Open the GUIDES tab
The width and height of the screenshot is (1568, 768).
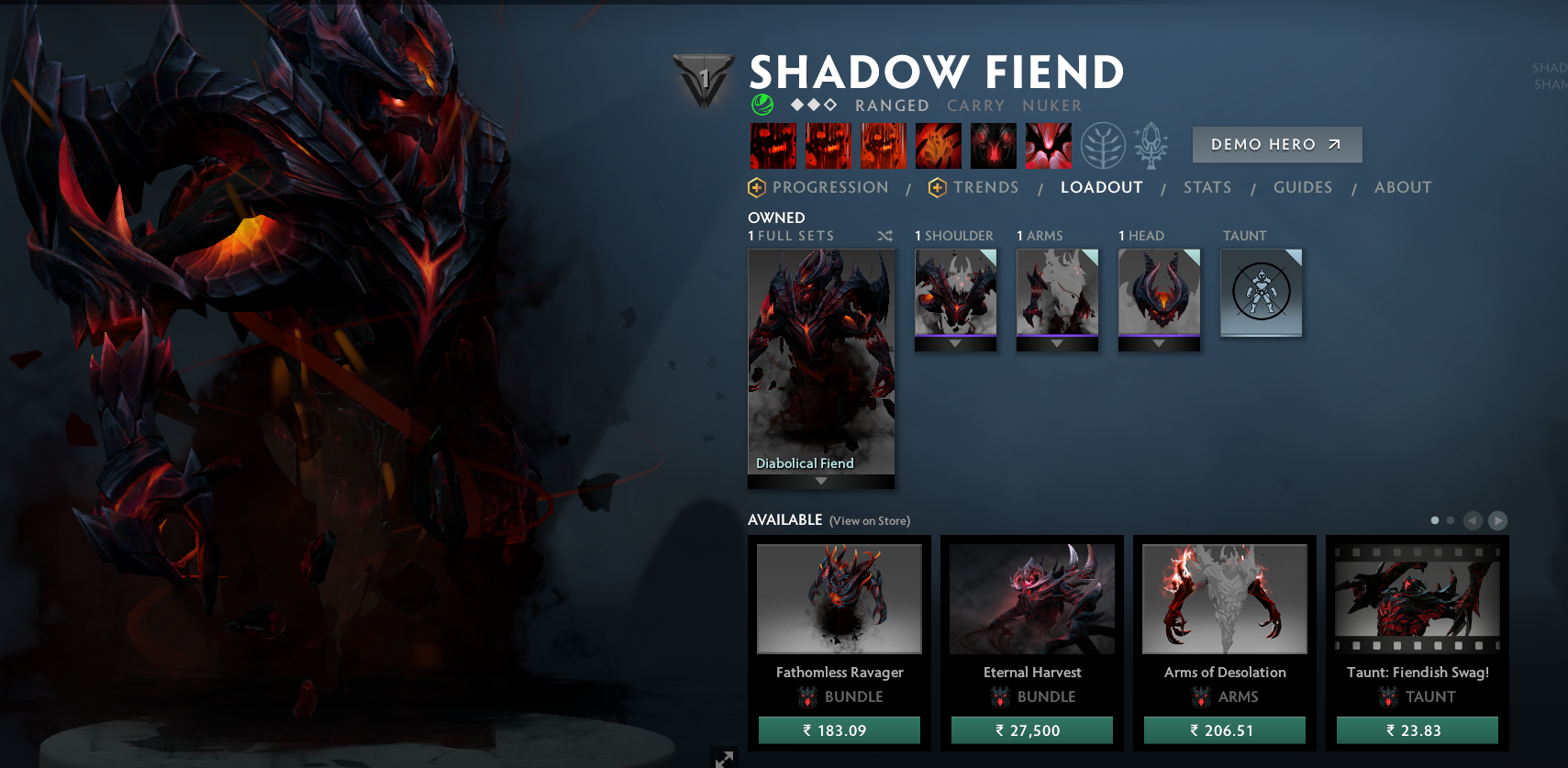pyautogui.click(x=1303, y=187)
